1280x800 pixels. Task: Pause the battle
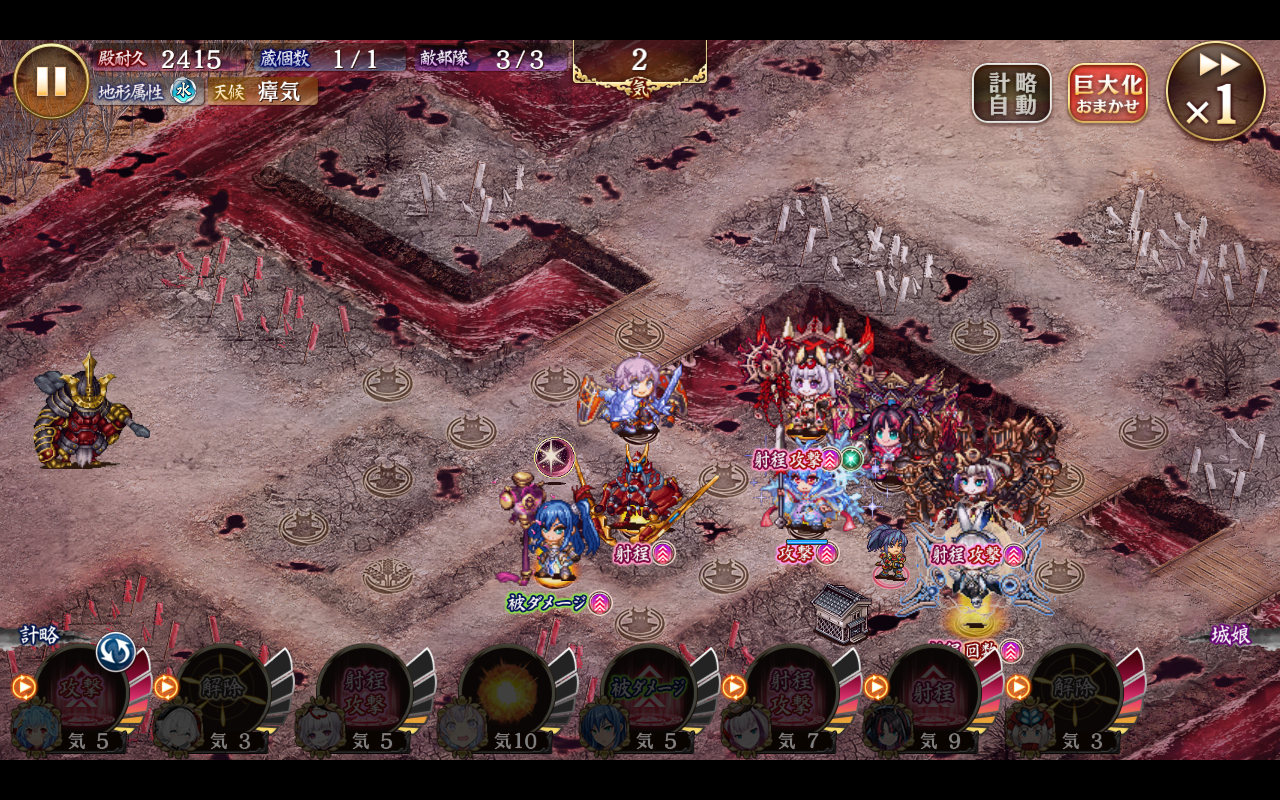pos(51,81)
